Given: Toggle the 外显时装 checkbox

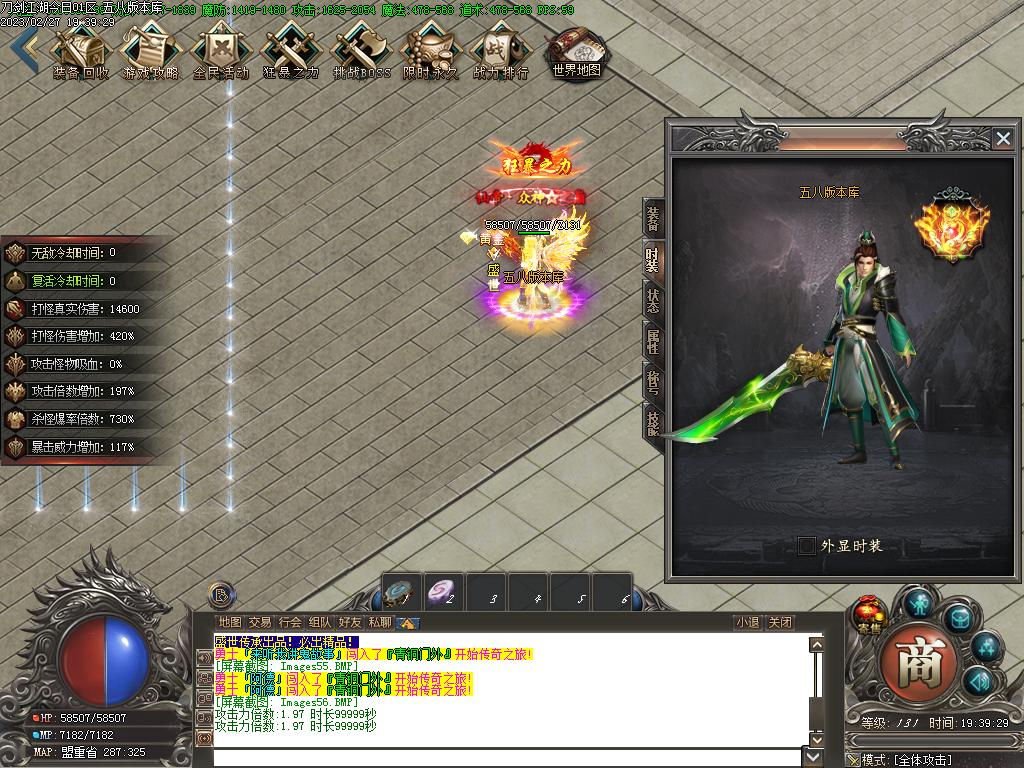Looking at the screenshot, I should click(x=807, y=546).
